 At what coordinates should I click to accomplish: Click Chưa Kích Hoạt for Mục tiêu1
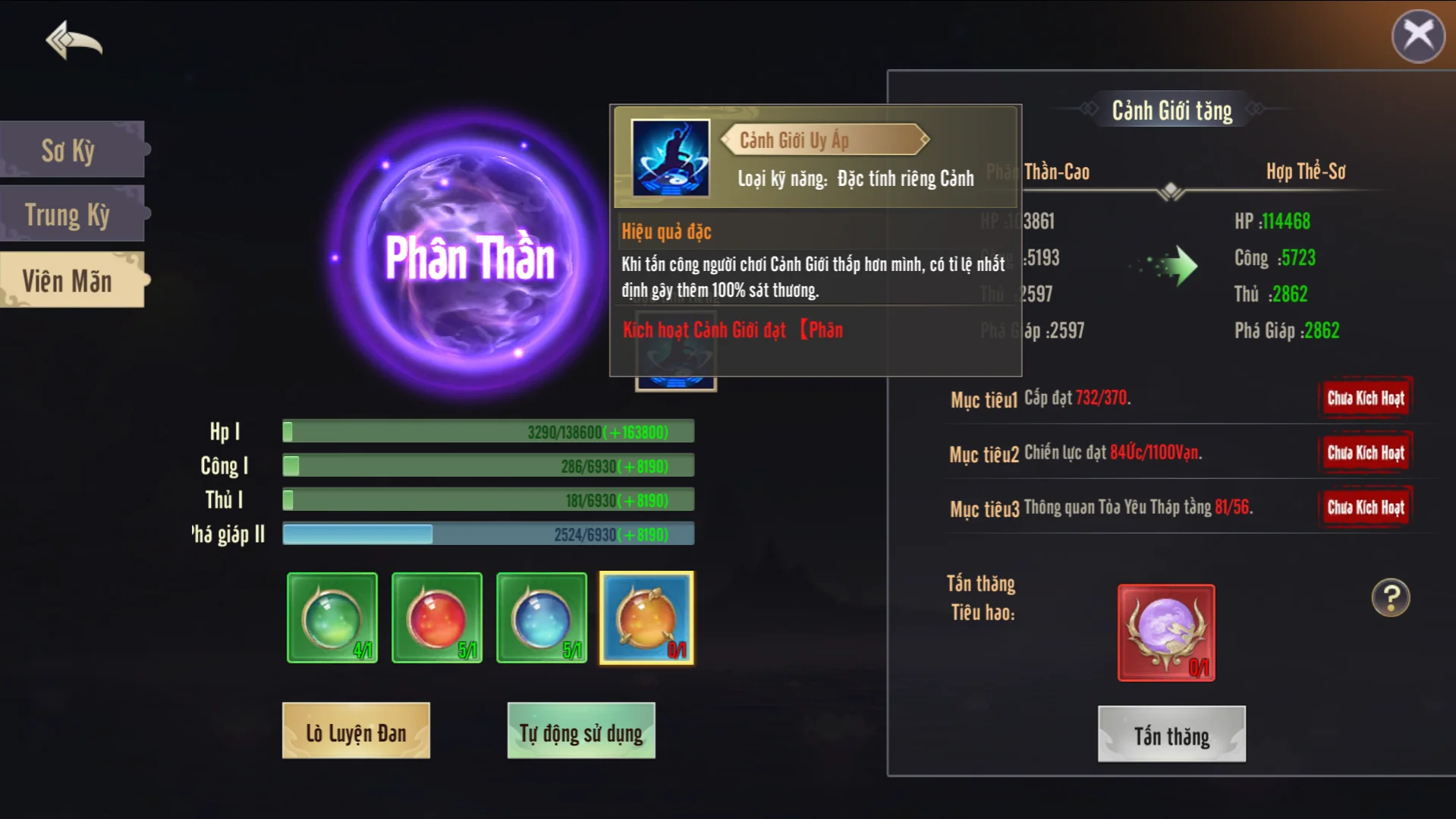pyautogui.click(x=1365, y=398)
